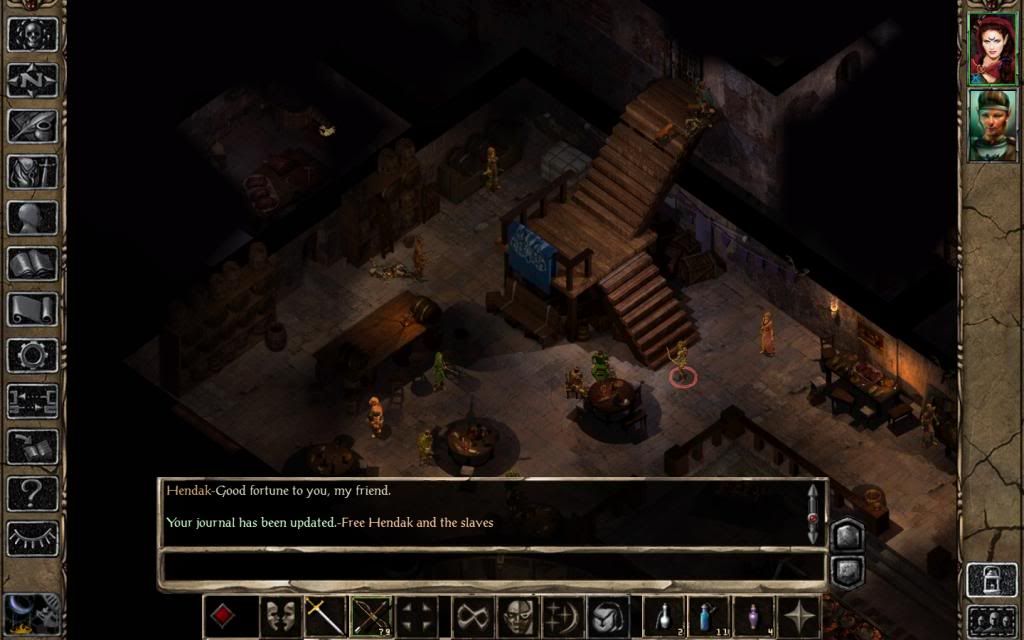
Task: Use the white potion quick slot
Action: 664,616
